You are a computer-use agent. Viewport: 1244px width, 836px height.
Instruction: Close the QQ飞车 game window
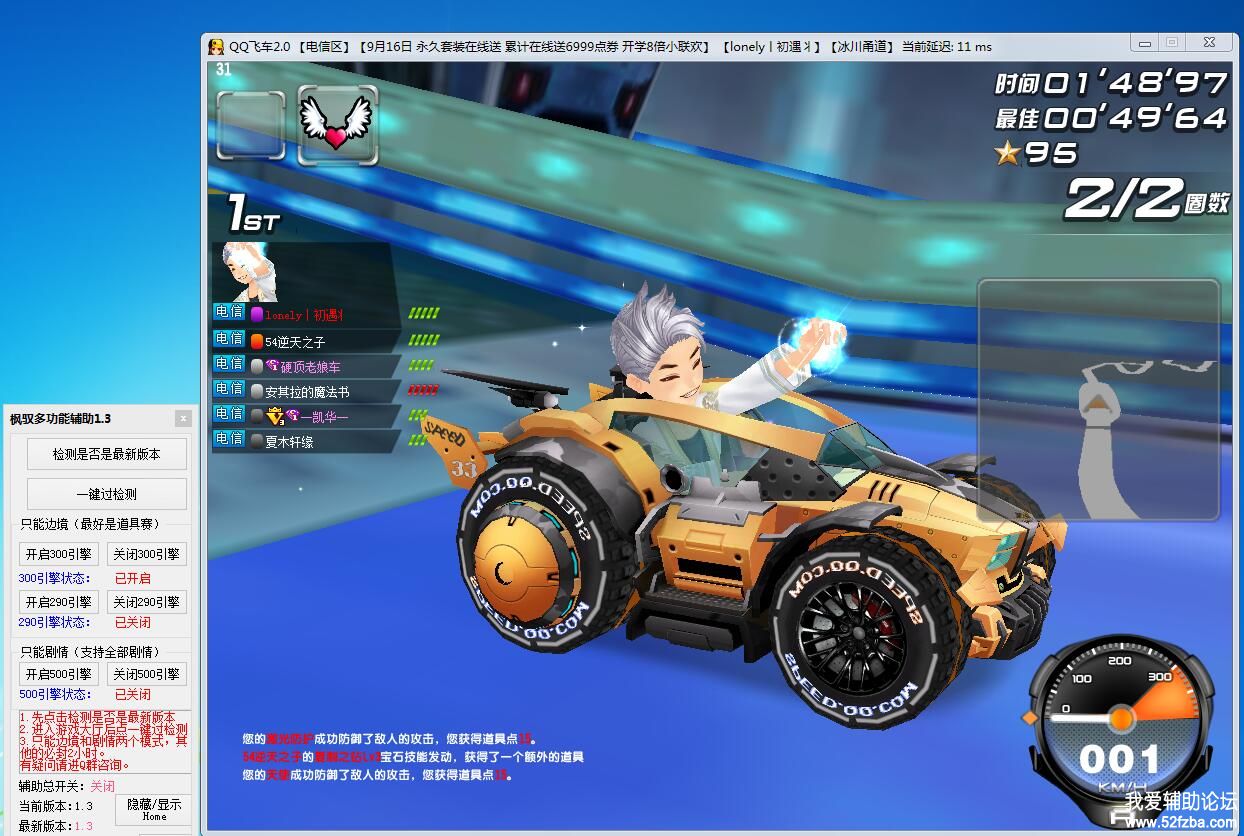coord(1209,42)
